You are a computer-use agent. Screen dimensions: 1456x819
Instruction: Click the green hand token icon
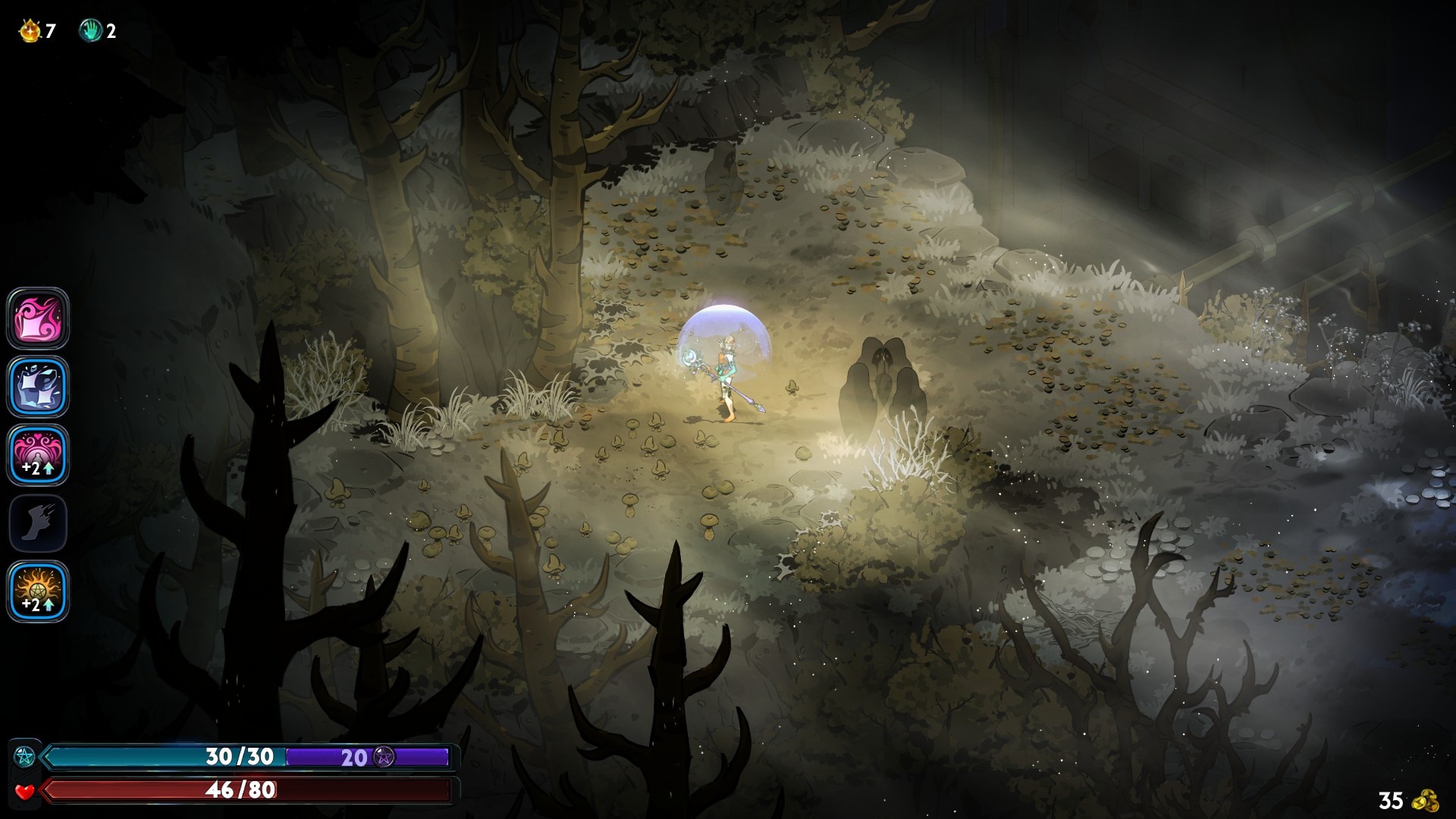(90, 31)
